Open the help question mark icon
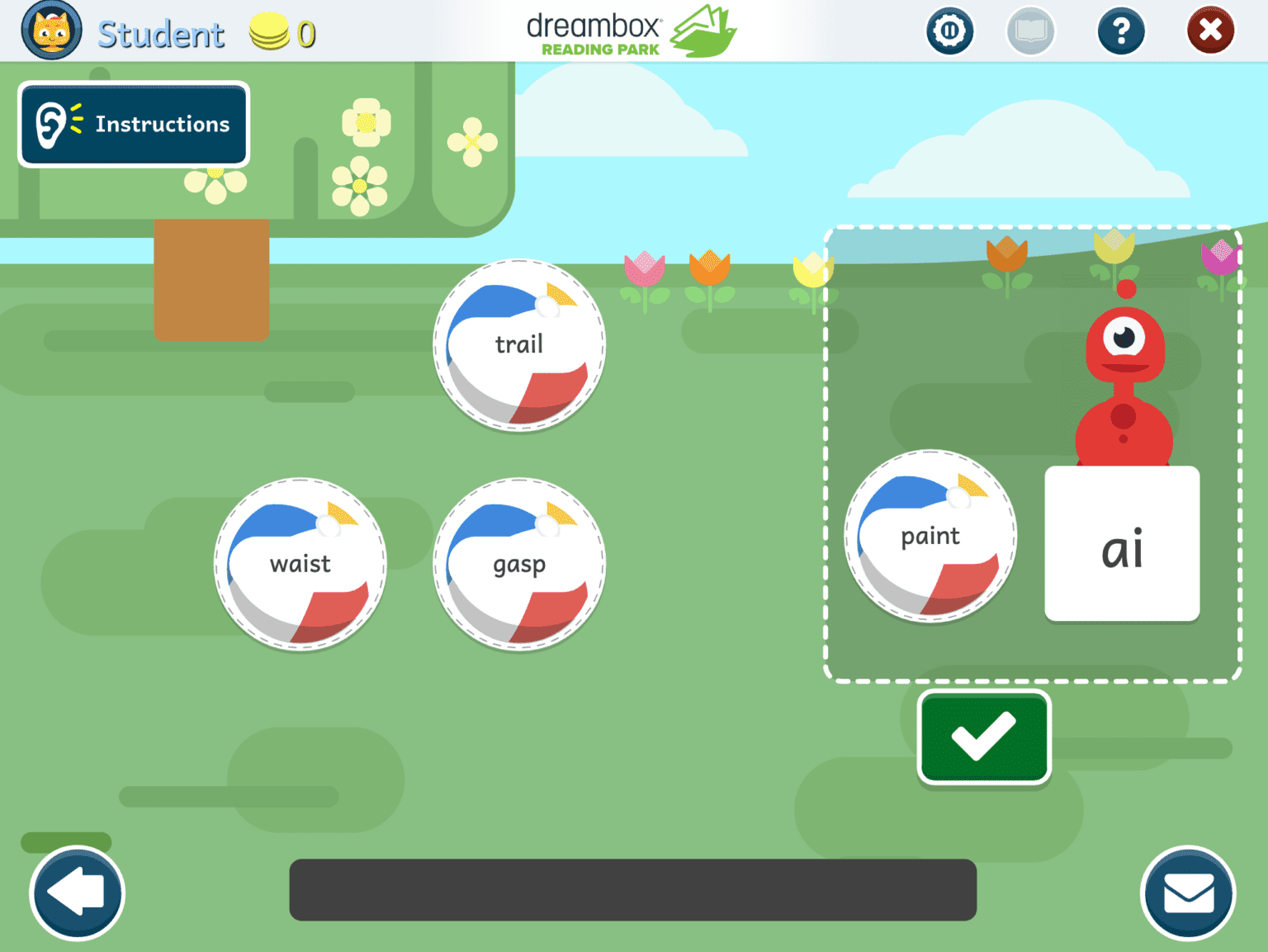Image resolution: width=1268 pixels, height=952 pixels. tap(1121, 31)
